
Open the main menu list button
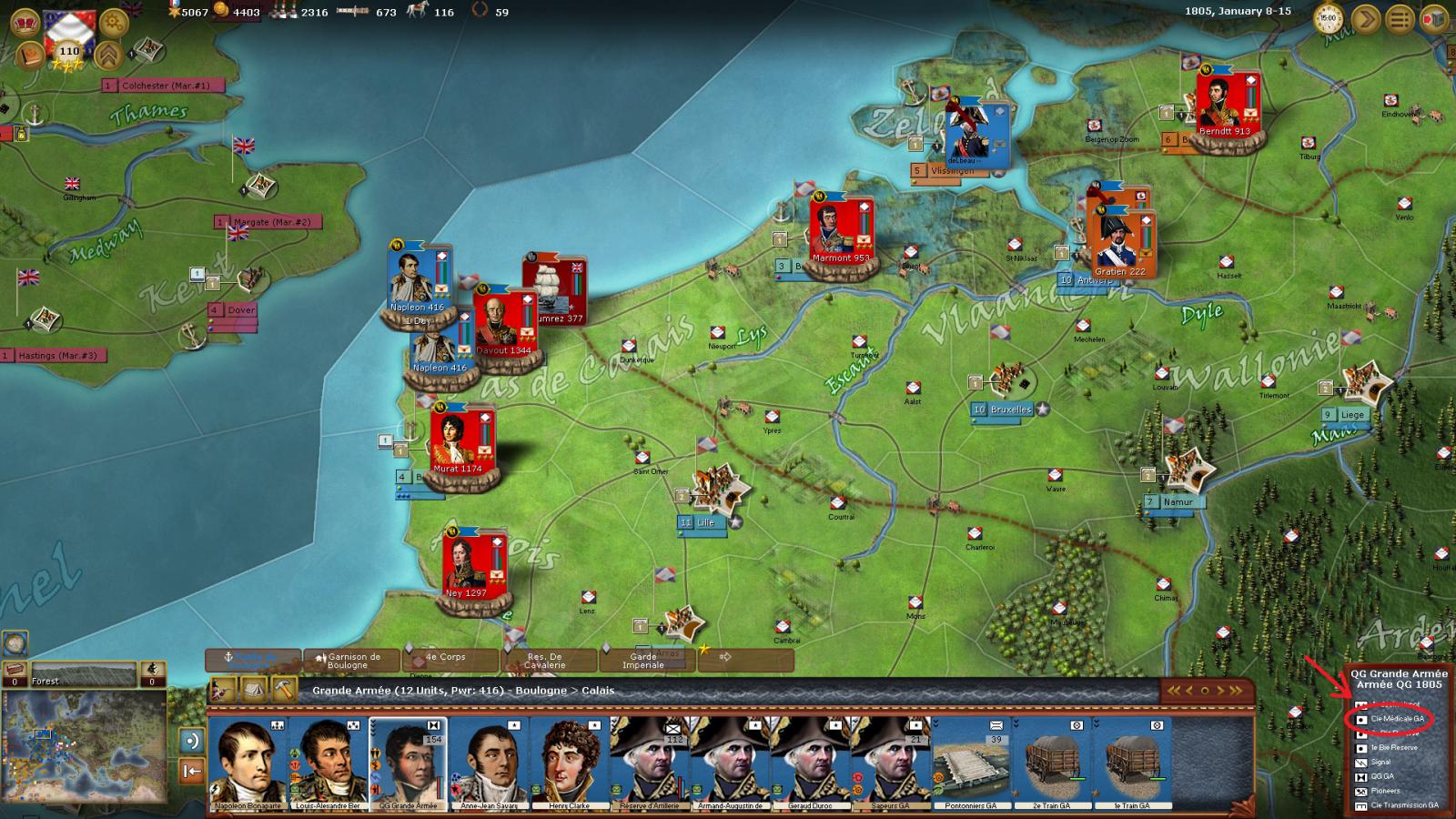click(x=1400, y=18)
